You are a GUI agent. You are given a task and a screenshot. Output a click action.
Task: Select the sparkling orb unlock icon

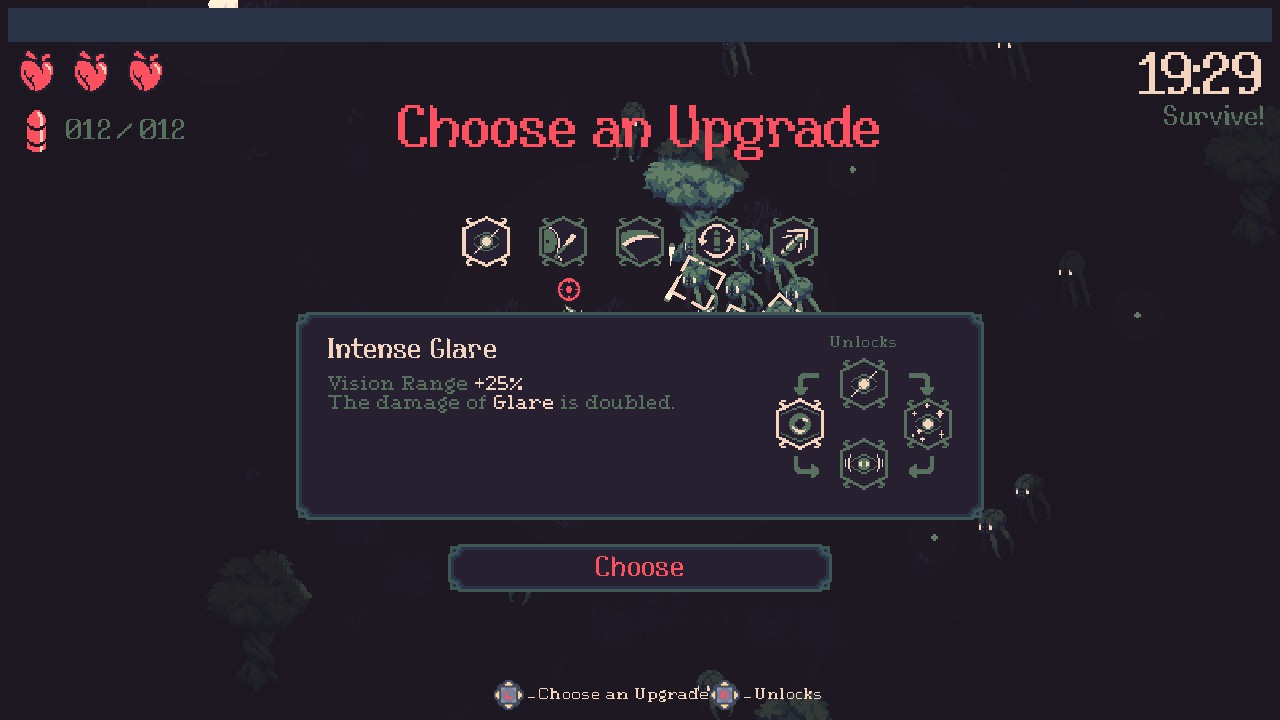(x=928, y=423)
